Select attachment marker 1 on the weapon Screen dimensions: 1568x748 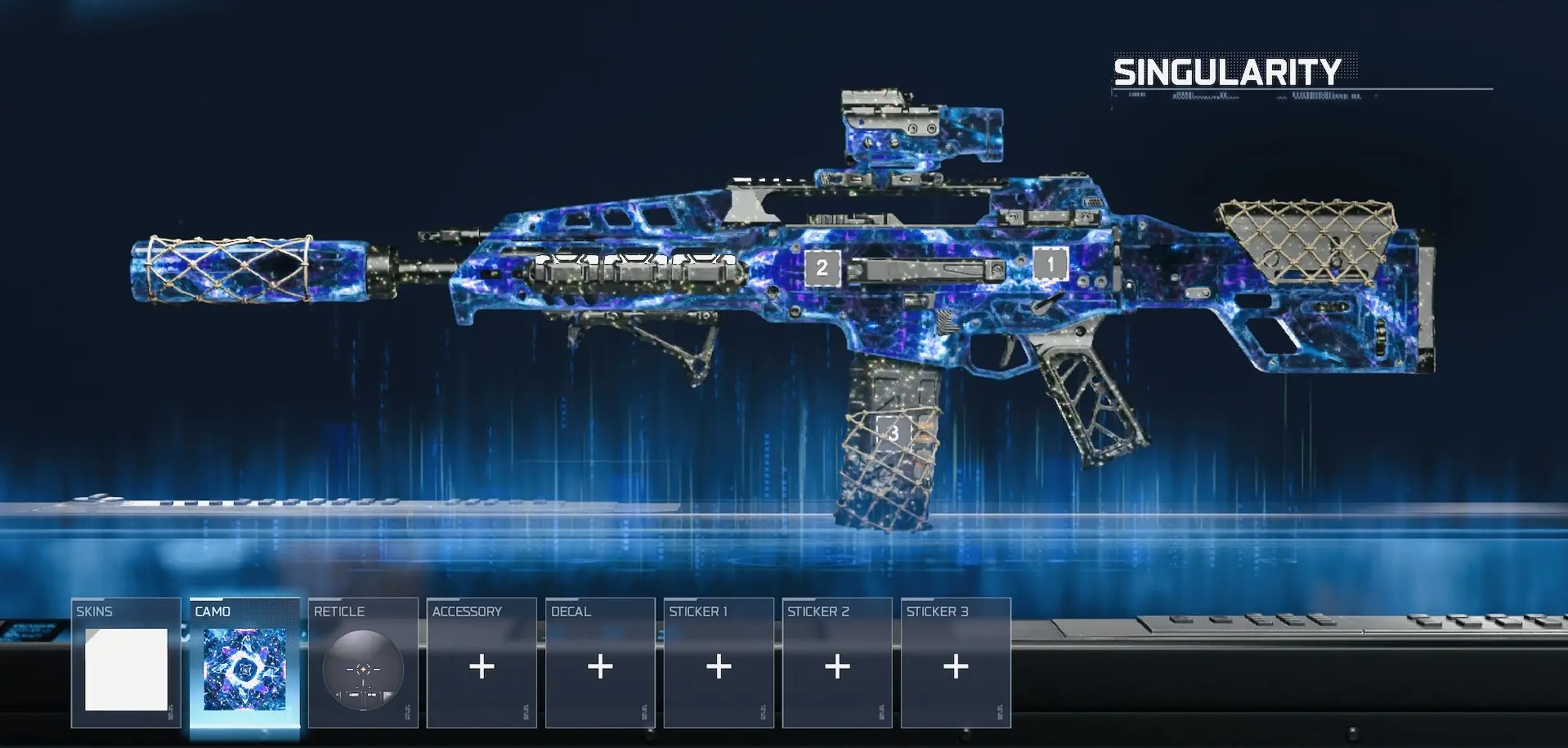pyautogui.click(x=1051, y=264)
